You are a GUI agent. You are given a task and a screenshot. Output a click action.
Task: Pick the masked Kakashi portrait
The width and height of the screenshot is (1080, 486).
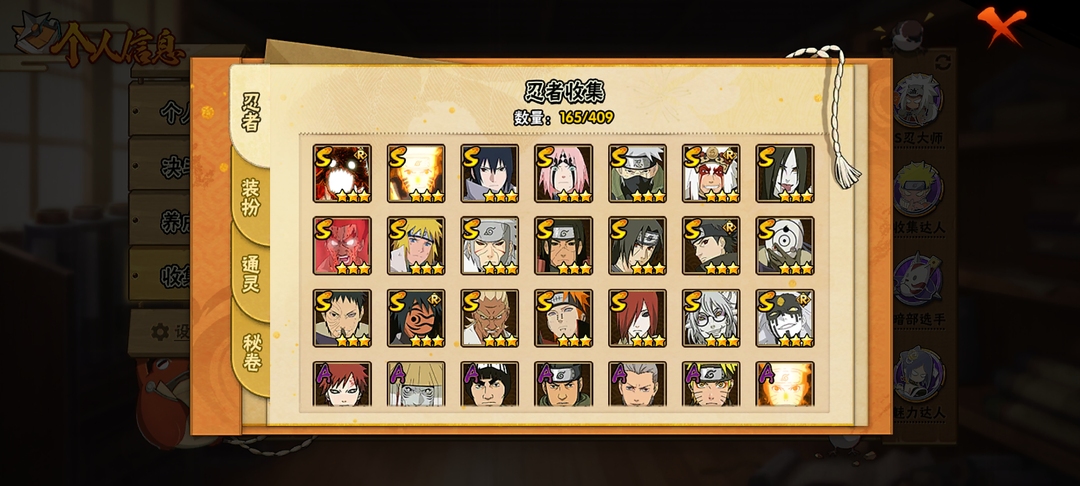click(x=637, y=173)
